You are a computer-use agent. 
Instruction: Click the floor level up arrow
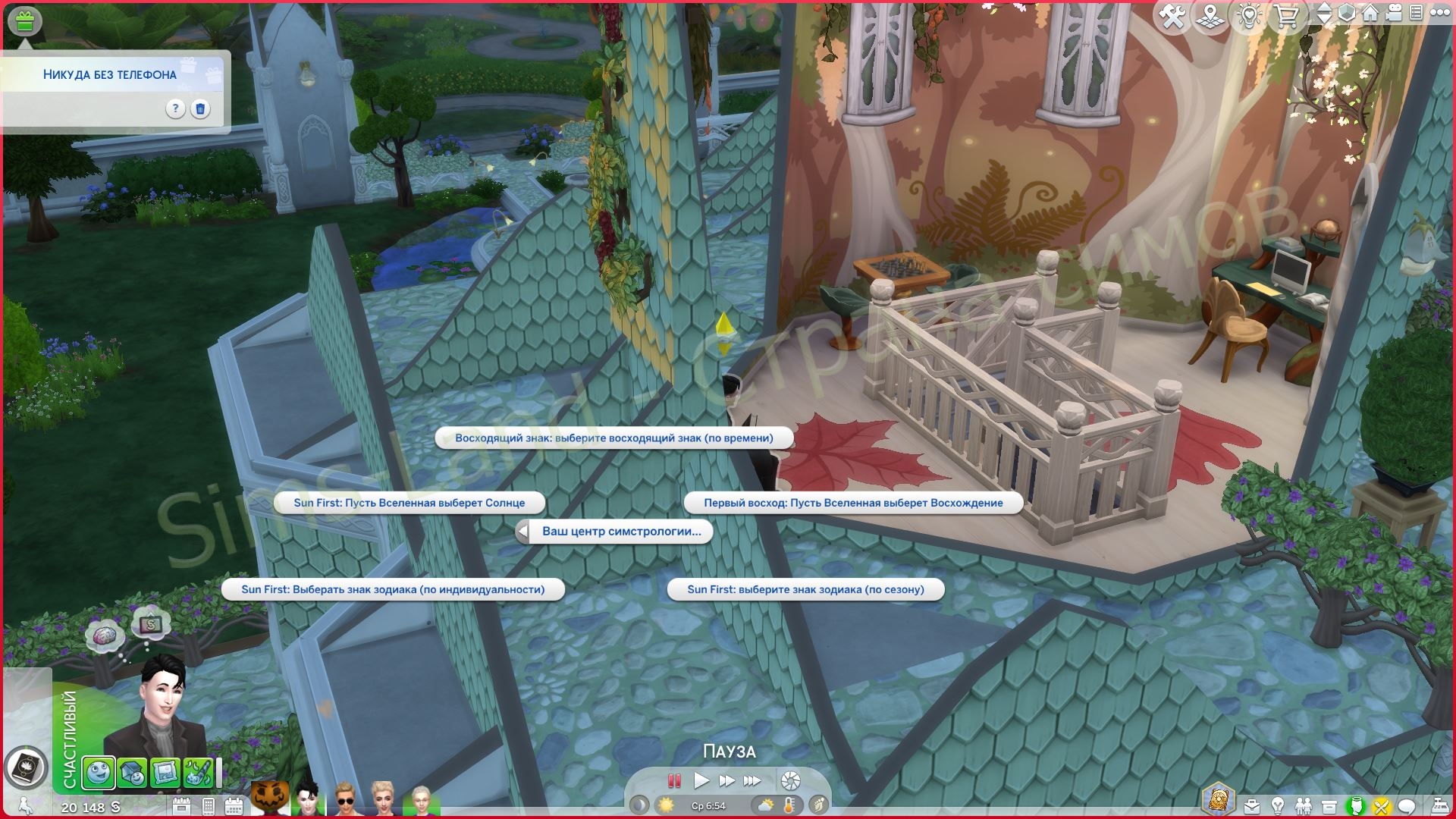(1323, 8)
